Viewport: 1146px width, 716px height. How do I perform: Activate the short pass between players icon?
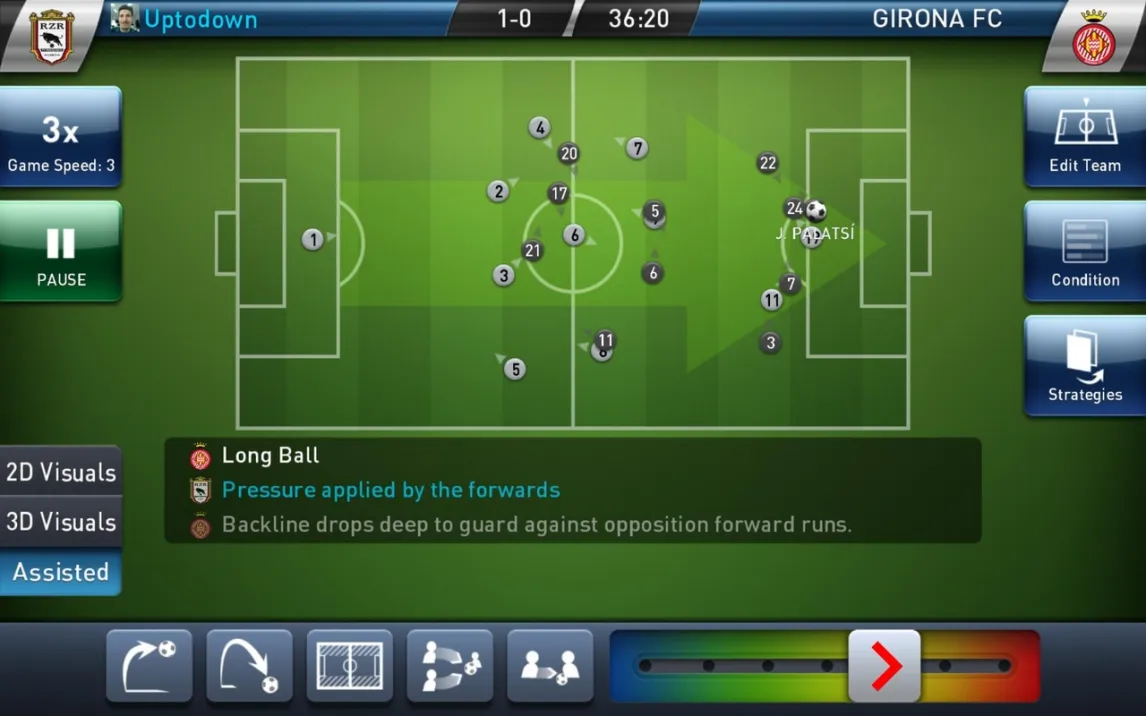click(x=550, y=665)
